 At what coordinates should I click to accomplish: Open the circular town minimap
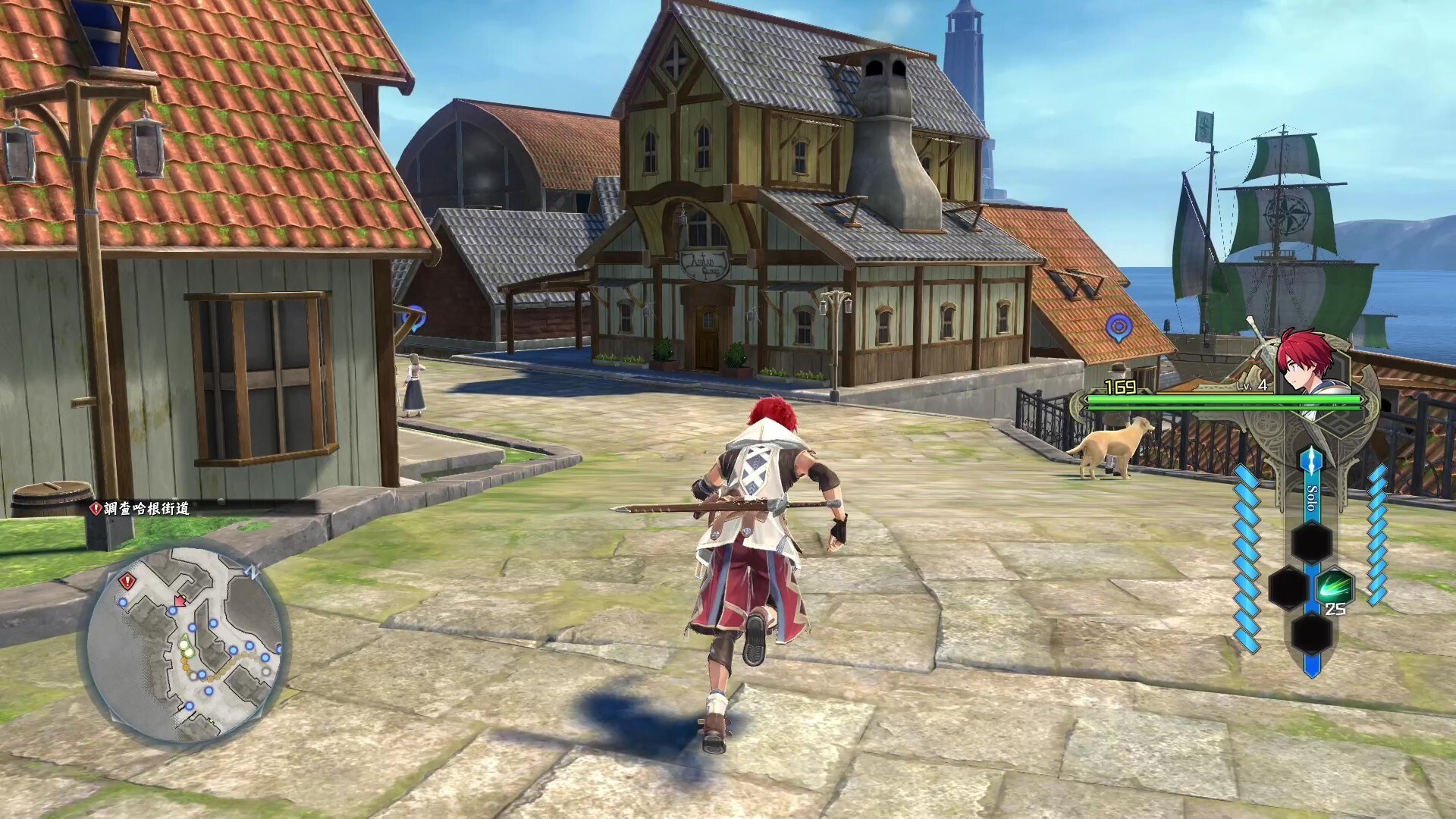[x=184, y=644]
